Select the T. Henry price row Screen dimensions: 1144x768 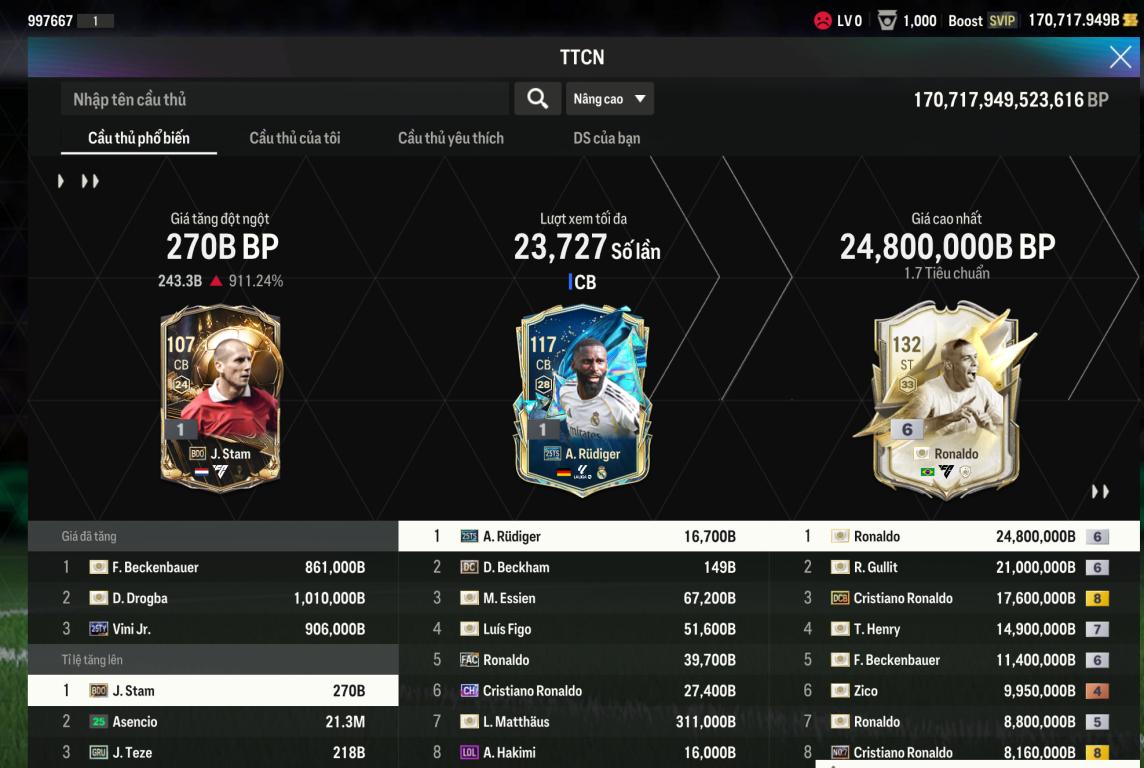(x=954, y=629)
